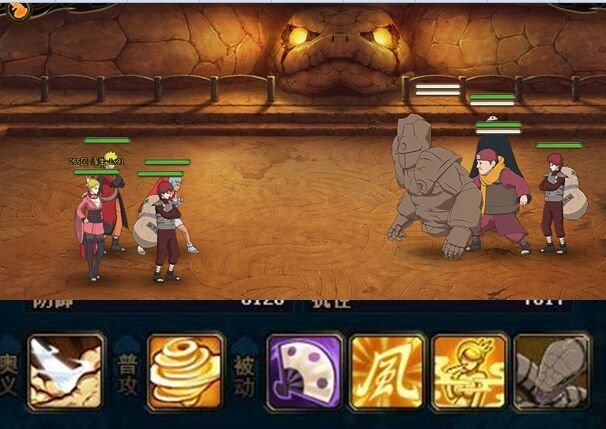This screenshot has height=429, width=606.
Task: Select the white wind slash ultimate skill icon
Action: [x=66, y=371]
